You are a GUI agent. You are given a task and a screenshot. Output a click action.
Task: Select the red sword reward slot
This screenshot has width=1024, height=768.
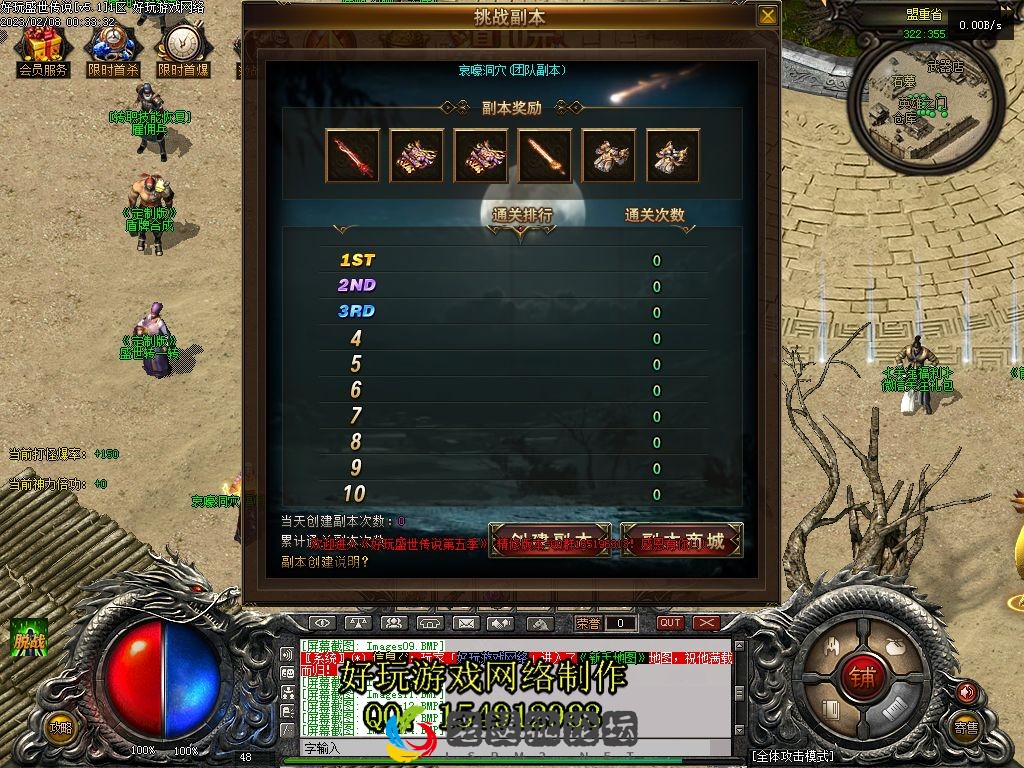coord(352,156)
